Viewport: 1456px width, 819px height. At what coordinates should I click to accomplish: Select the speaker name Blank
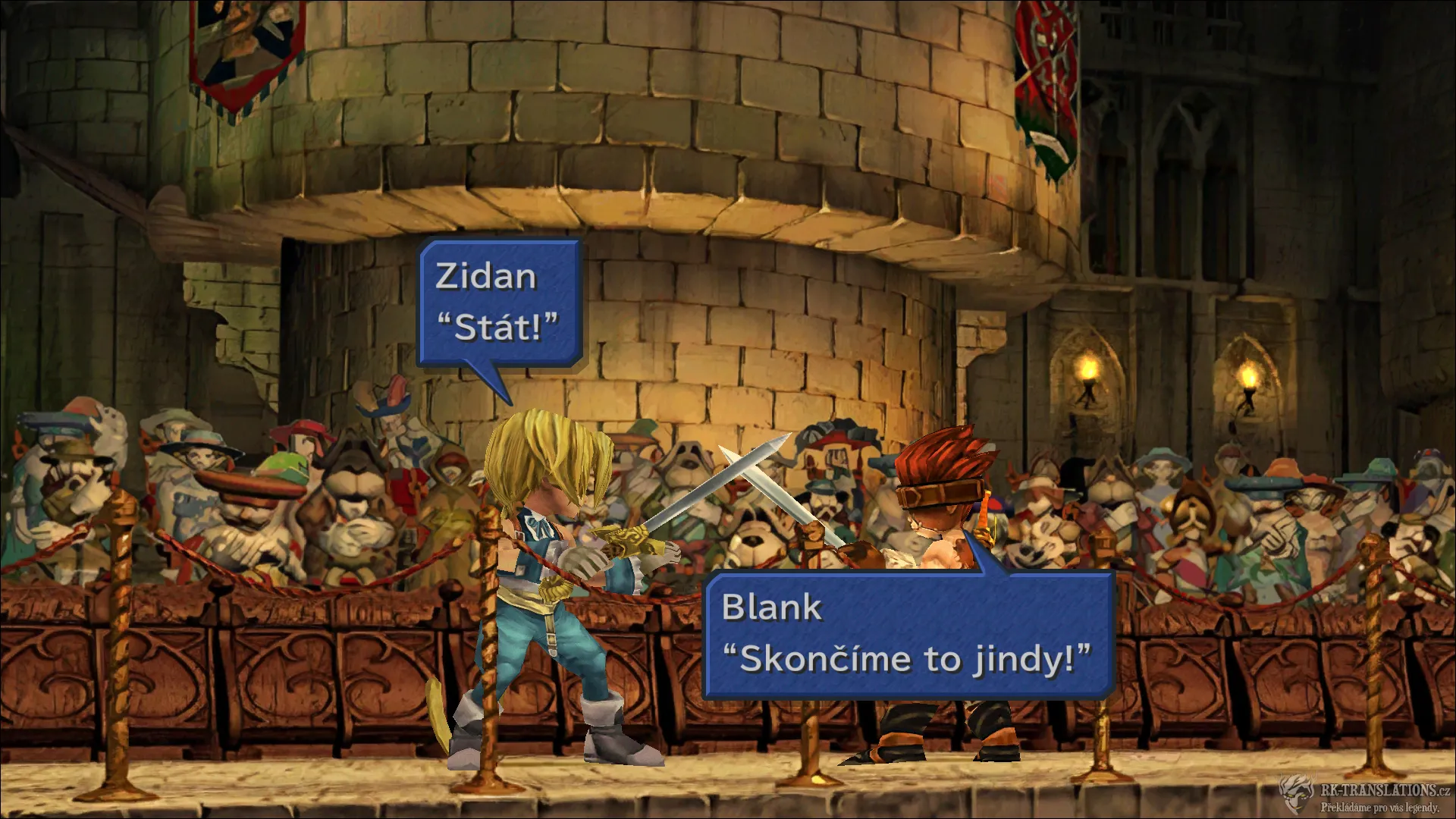pyautogui.click(x=772, y=605)
